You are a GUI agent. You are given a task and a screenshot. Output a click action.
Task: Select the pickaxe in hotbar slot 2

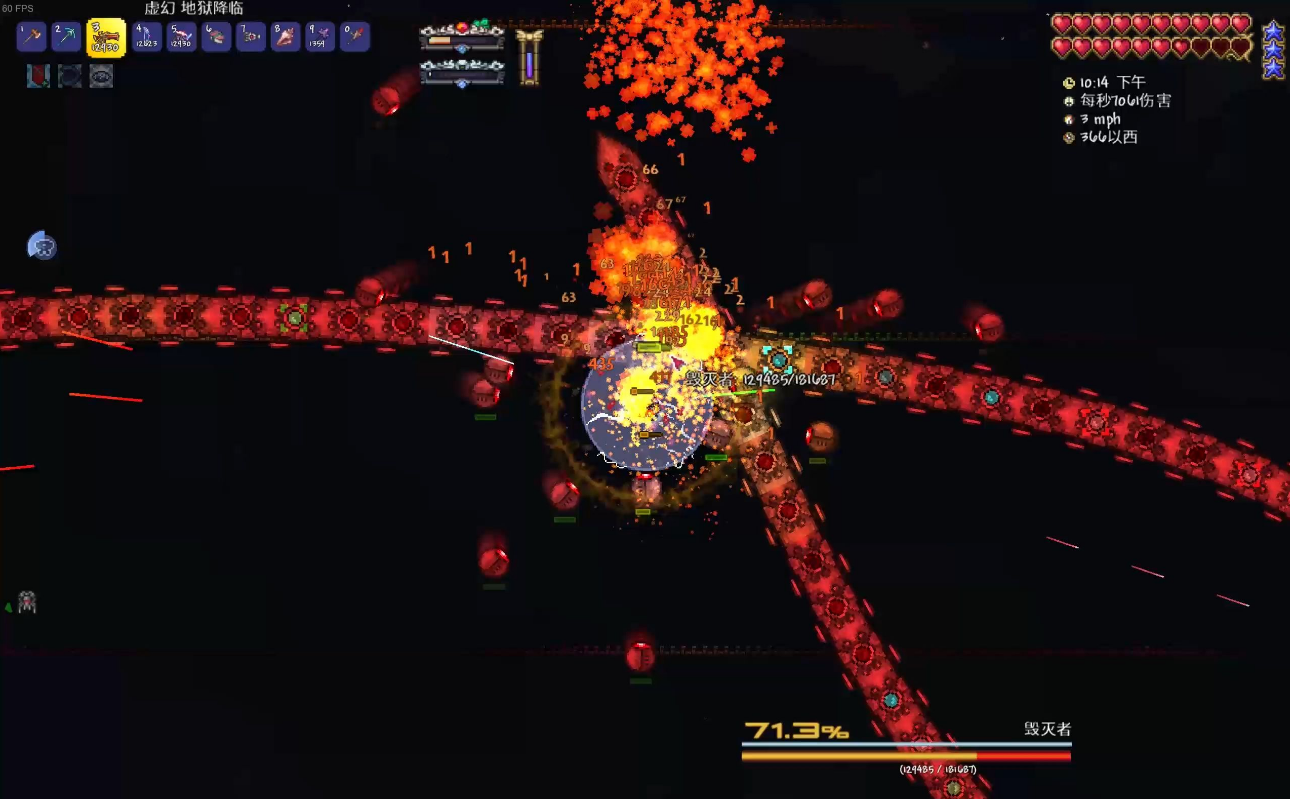66,37
